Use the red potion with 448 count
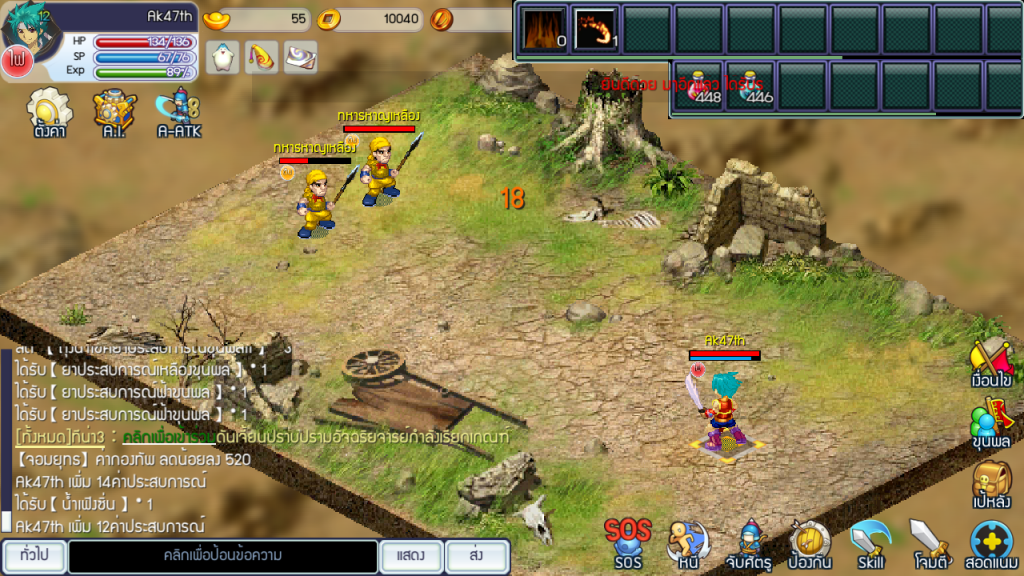Screen dimensions: 1024x576 pyautogui.click(x=699, y=86)
